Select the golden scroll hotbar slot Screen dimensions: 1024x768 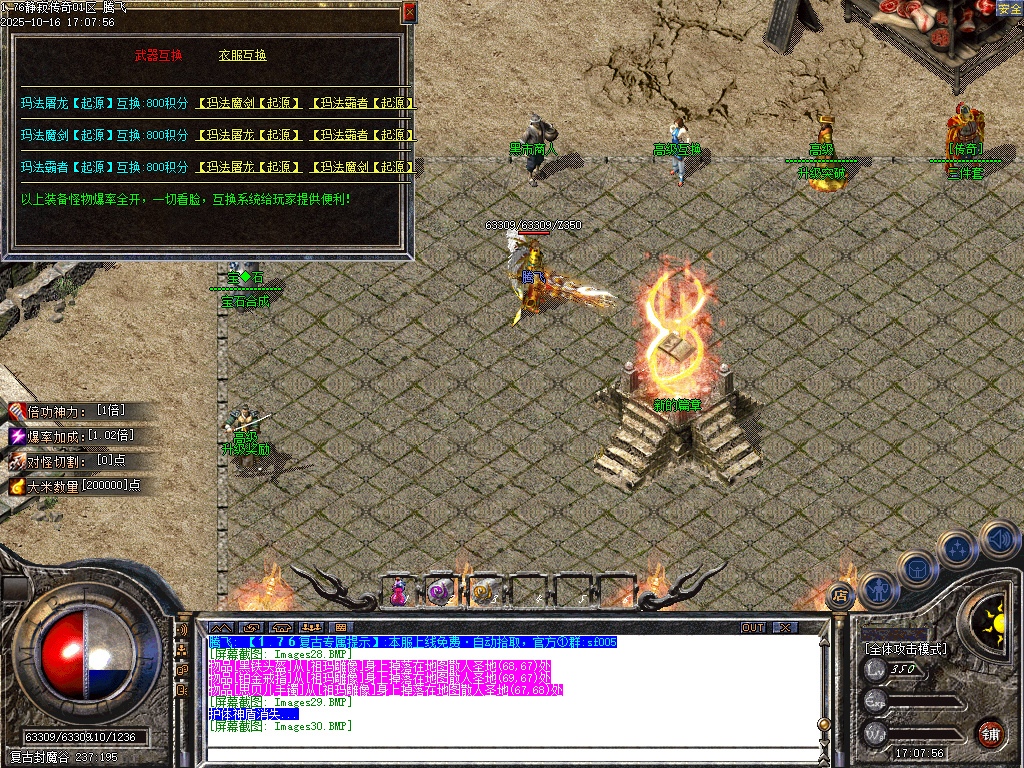(484, 592)
